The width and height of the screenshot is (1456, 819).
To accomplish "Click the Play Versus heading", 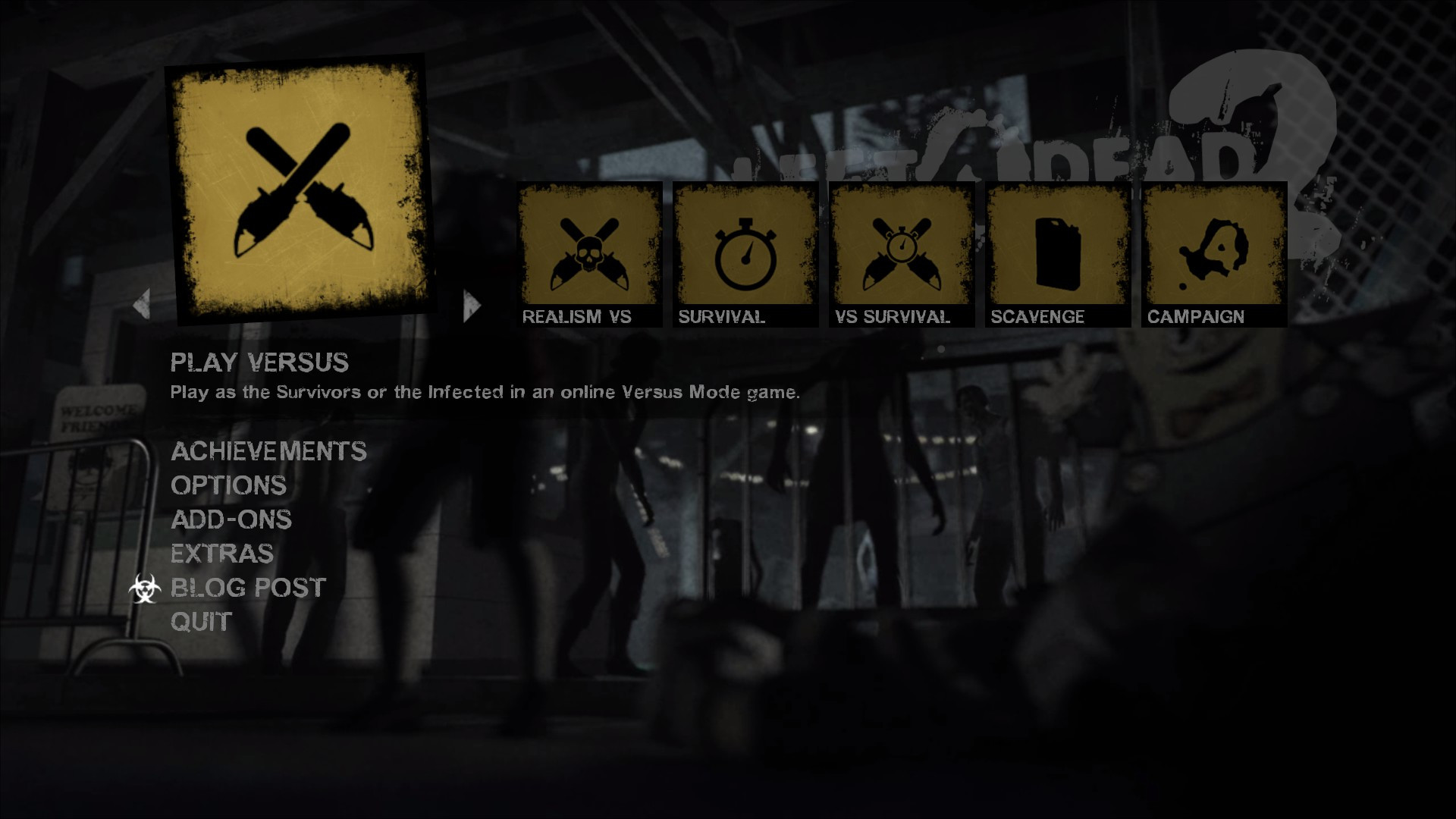I will [x=260, y=363].
